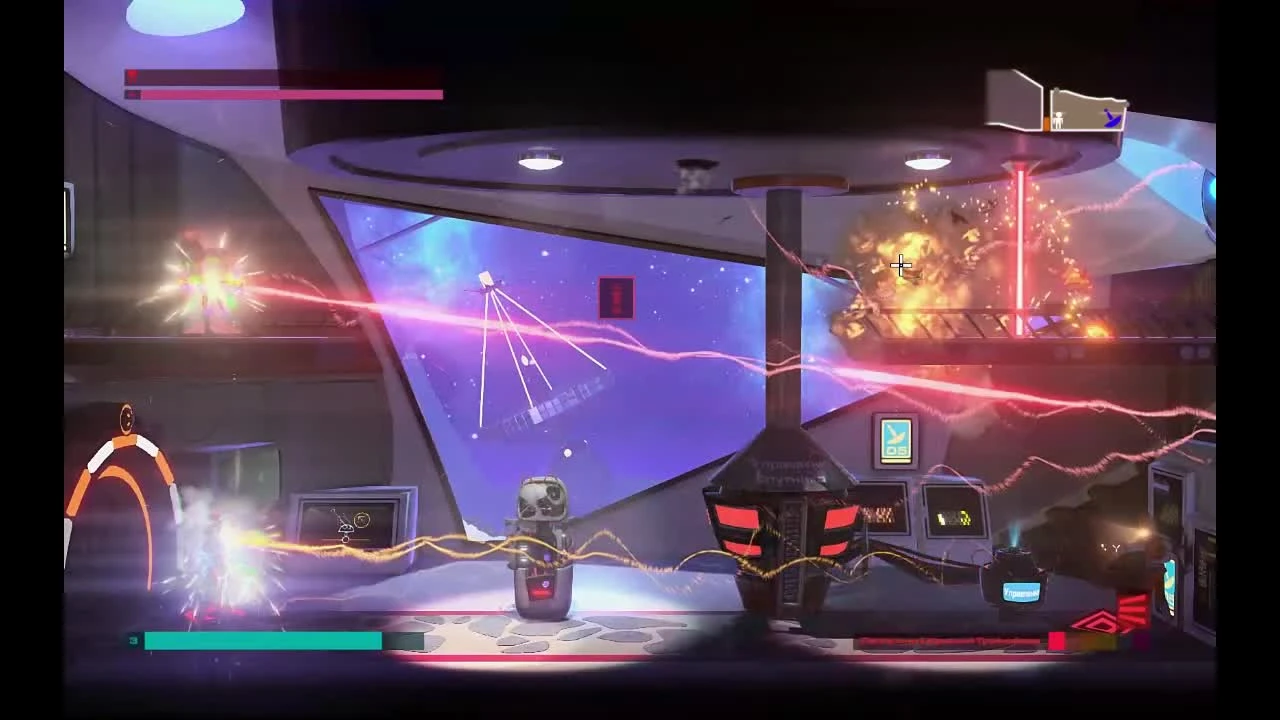Select the white player figure on the minimap
Screen dimensions: 1280x720
[x=1058, y=120]
